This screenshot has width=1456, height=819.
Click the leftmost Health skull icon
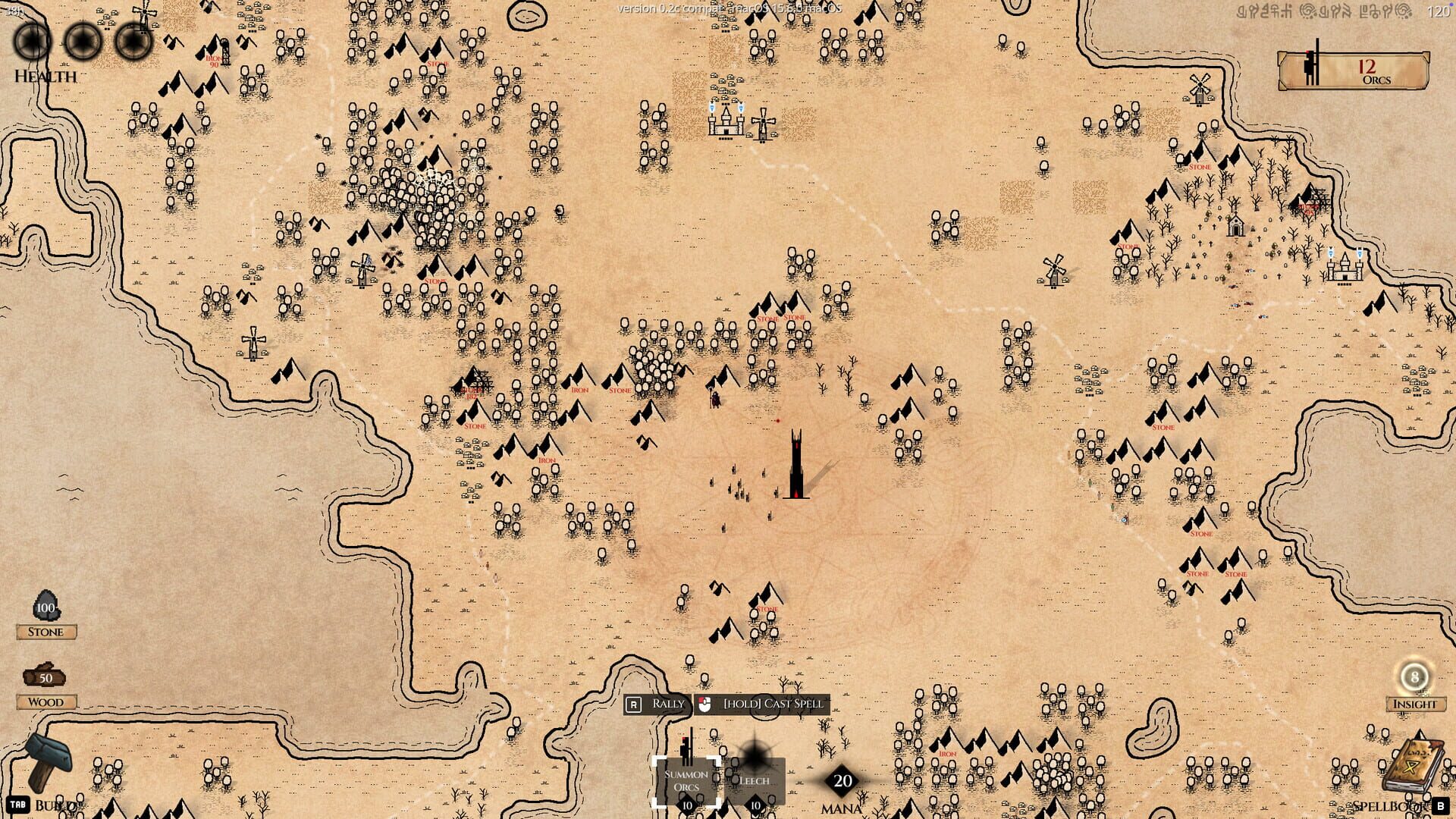pos(30,42)
